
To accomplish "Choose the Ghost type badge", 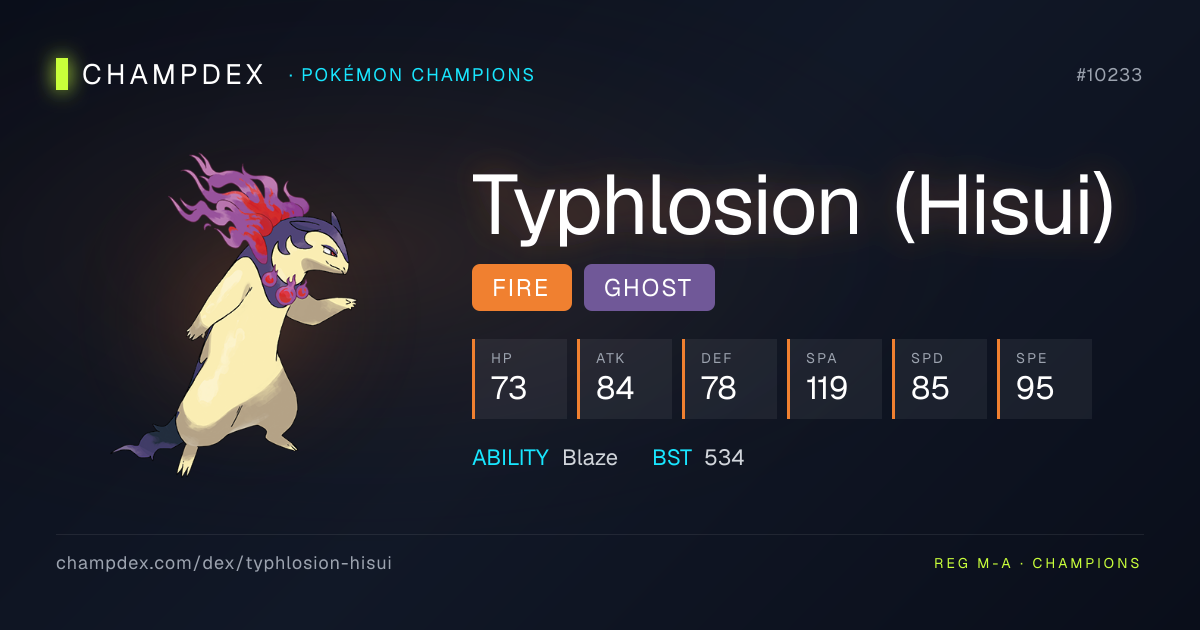I will 648,288.
